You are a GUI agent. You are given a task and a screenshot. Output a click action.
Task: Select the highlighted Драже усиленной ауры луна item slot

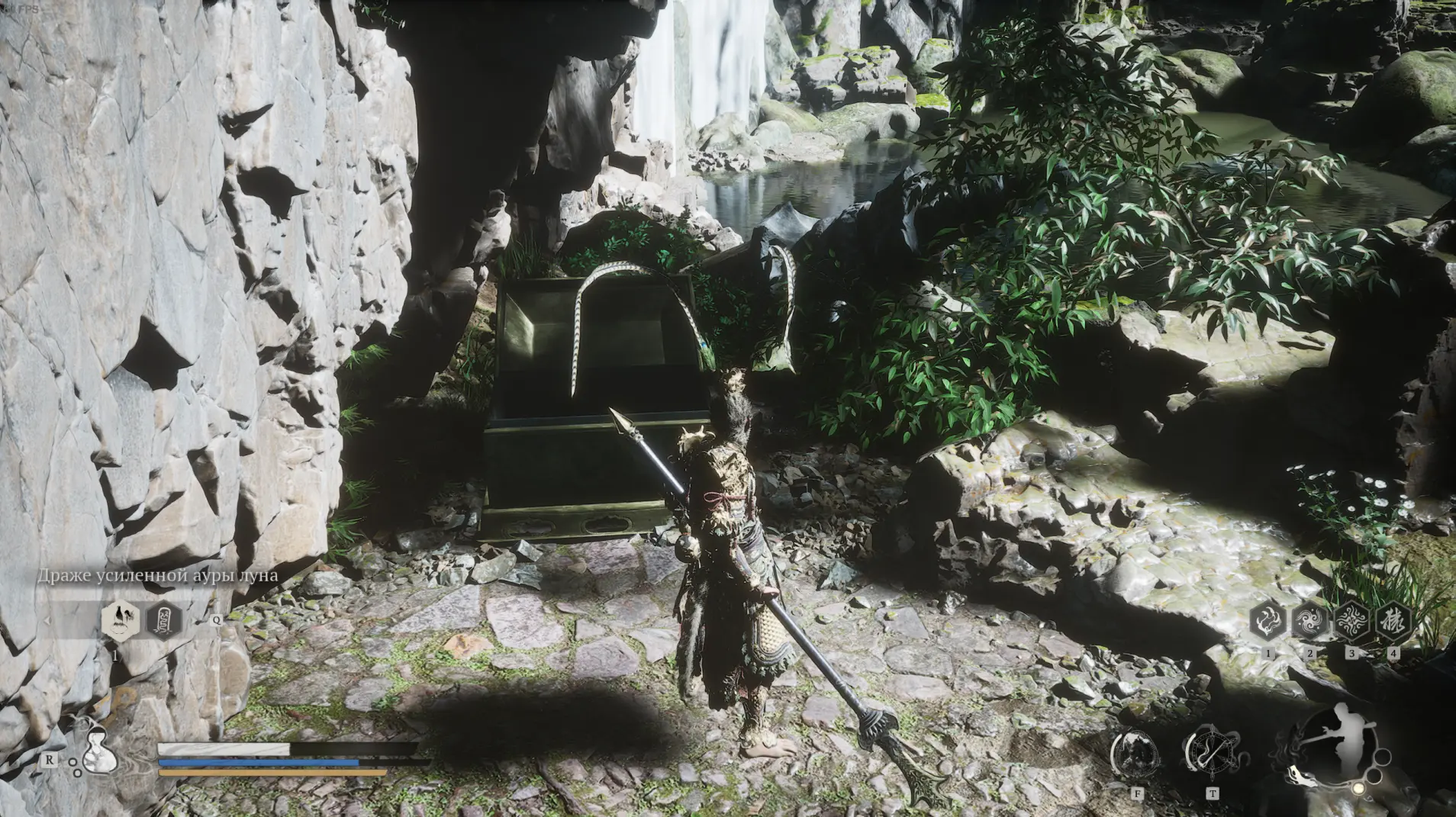[x=120, y=619]
